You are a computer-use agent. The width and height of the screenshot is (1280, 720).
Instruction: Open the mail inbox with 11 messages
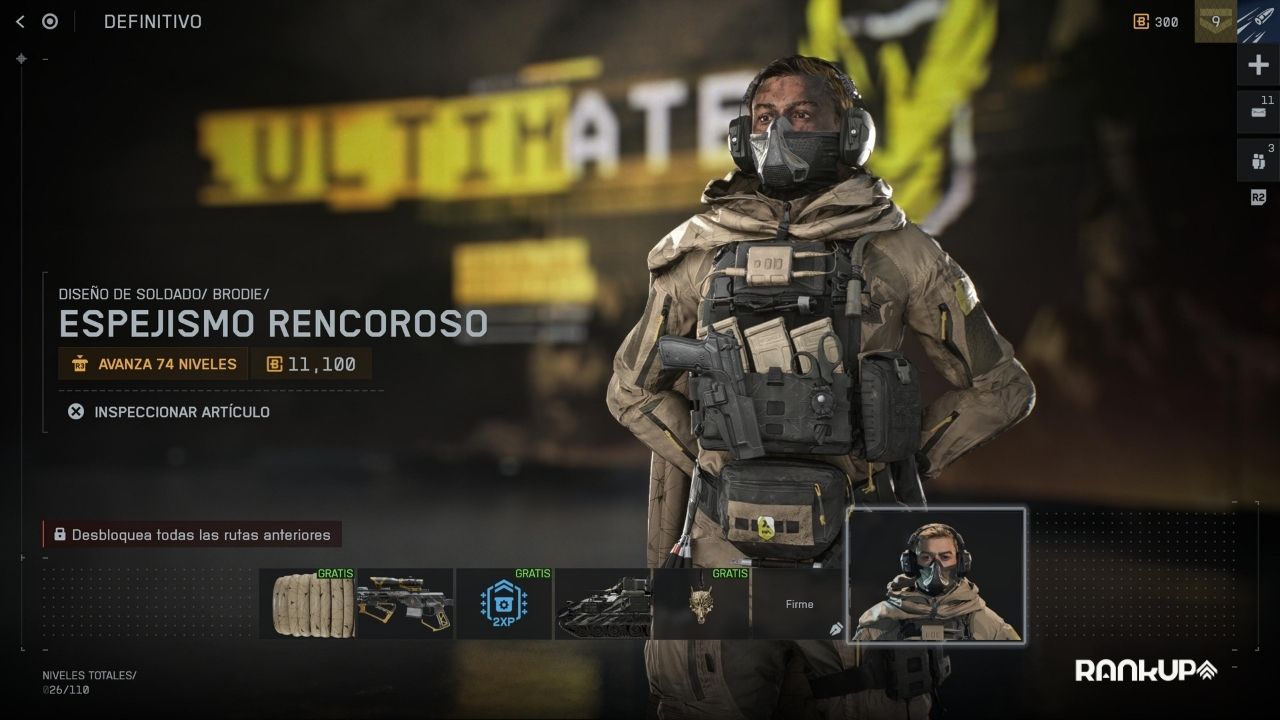click(1258, 112)
